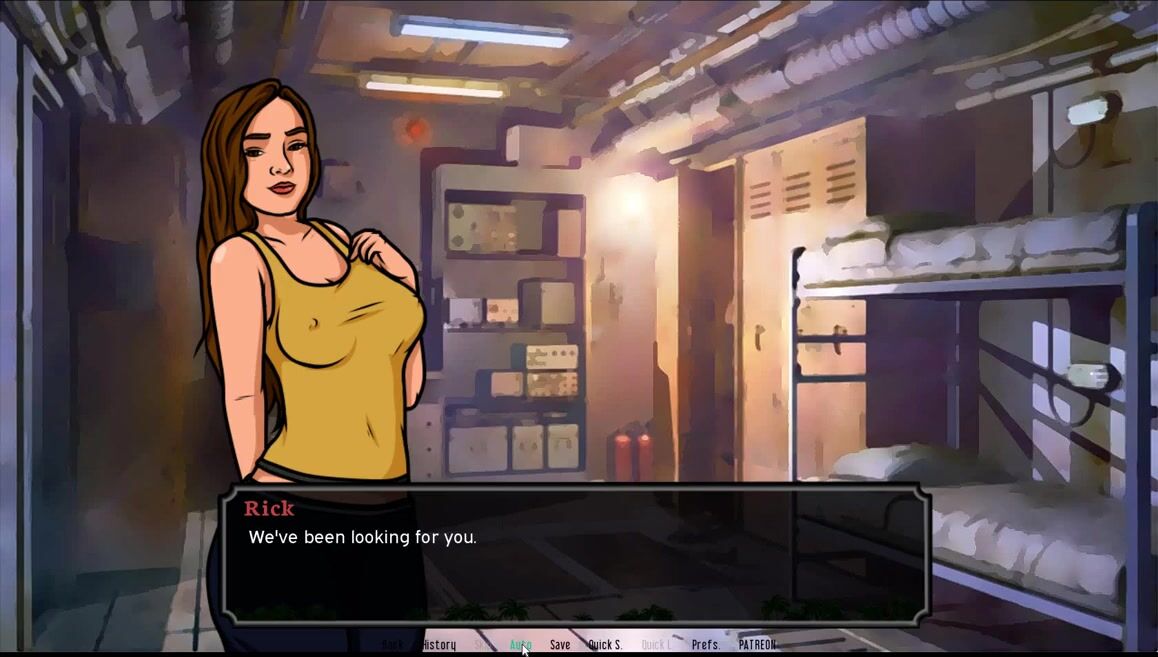Open the PATREON link

pos(757,645)
